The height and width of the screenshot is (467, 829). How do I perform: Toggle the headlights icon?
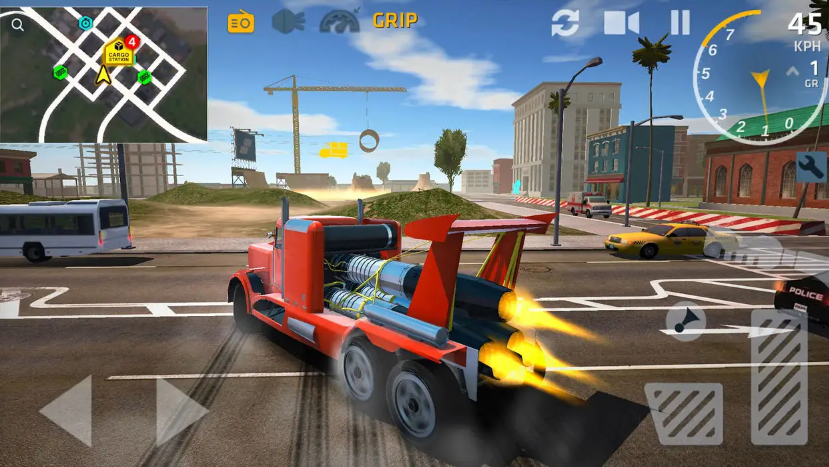coord(287,21)
